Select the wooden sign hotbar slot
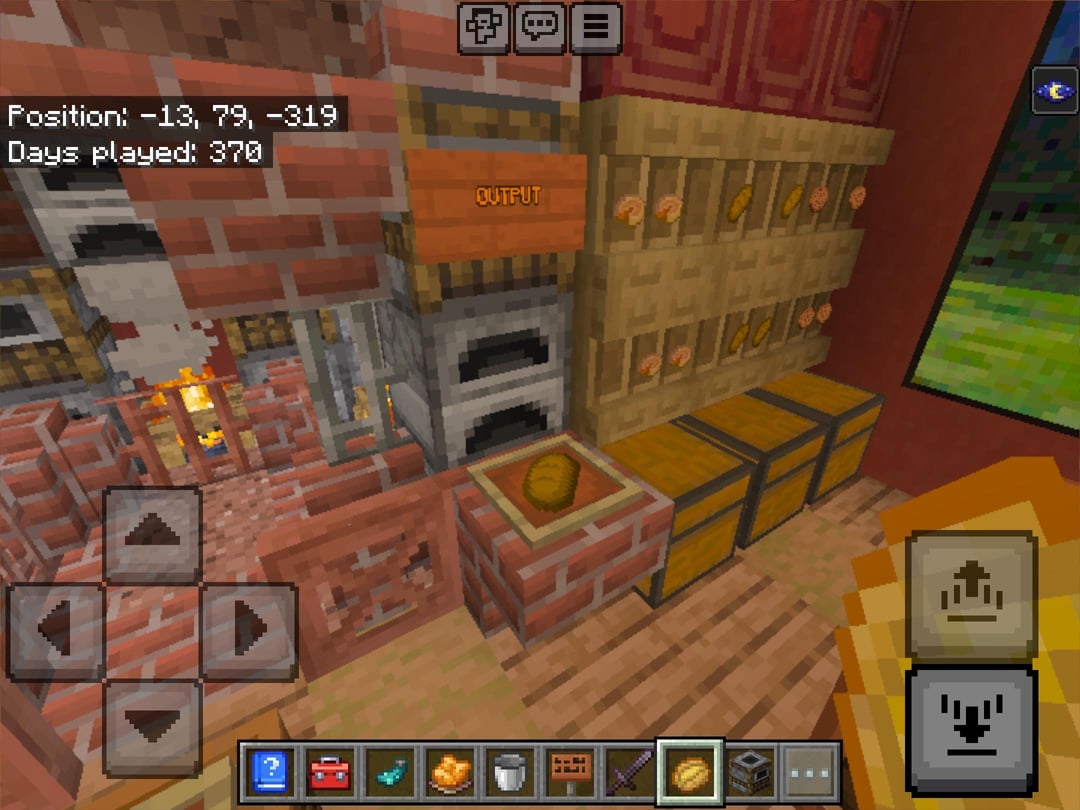1080x810 pixels. point(569,773)
